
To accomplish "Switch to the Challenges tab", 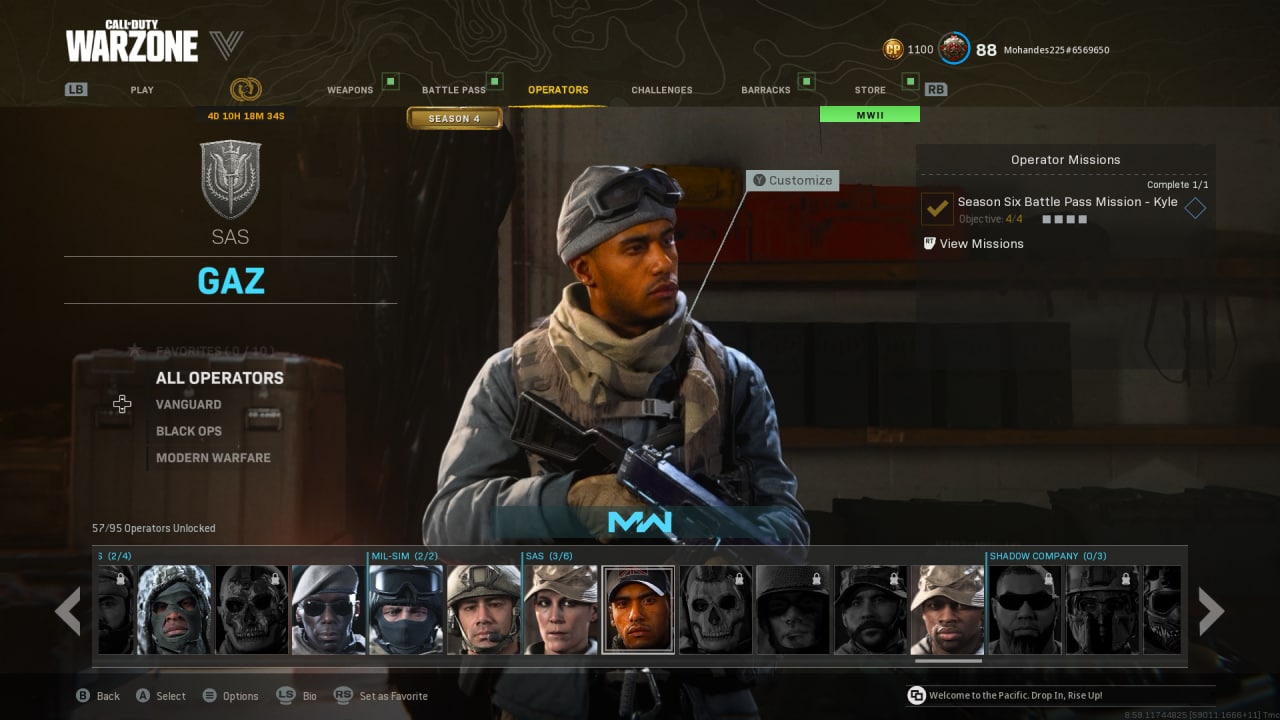I will pyautogui.click(x=661, y=89).
